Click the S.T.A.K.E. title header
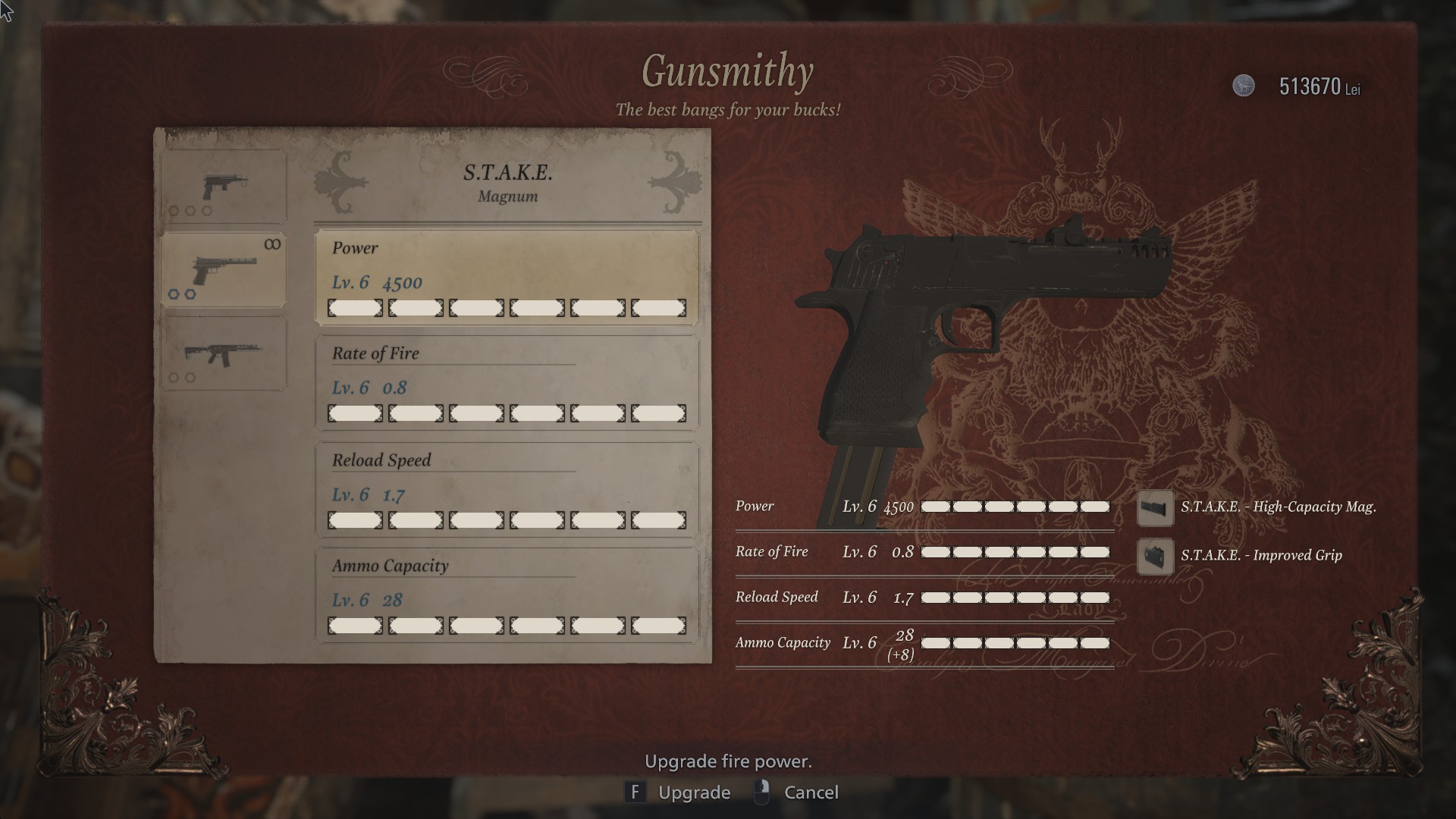This screenshot has height=819, width=1456. [x=507, y=173]
